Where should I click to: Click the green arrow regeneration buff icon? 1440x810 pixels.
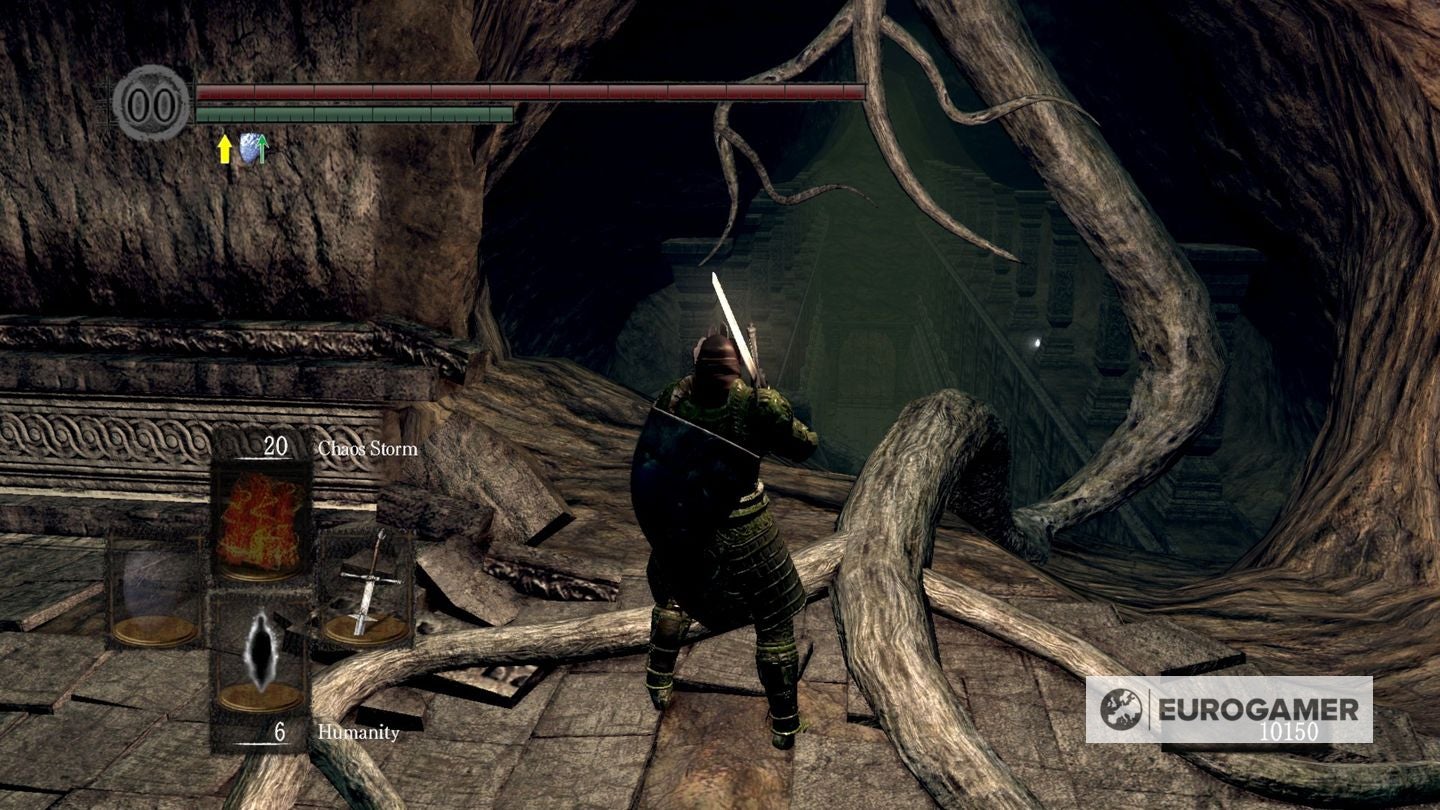point(262,148)
